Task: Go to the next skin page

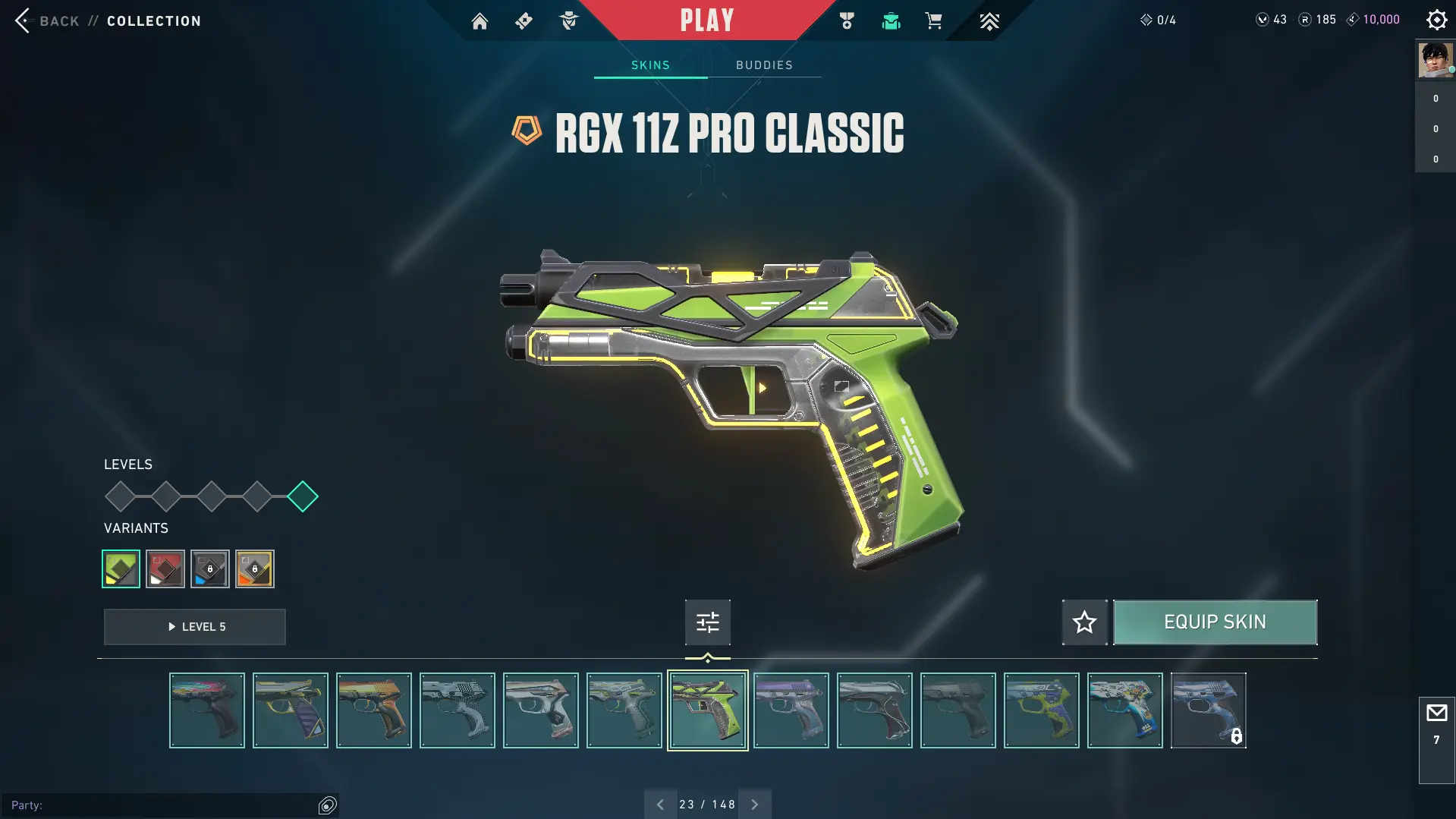Action: click(x=755, y=805)
